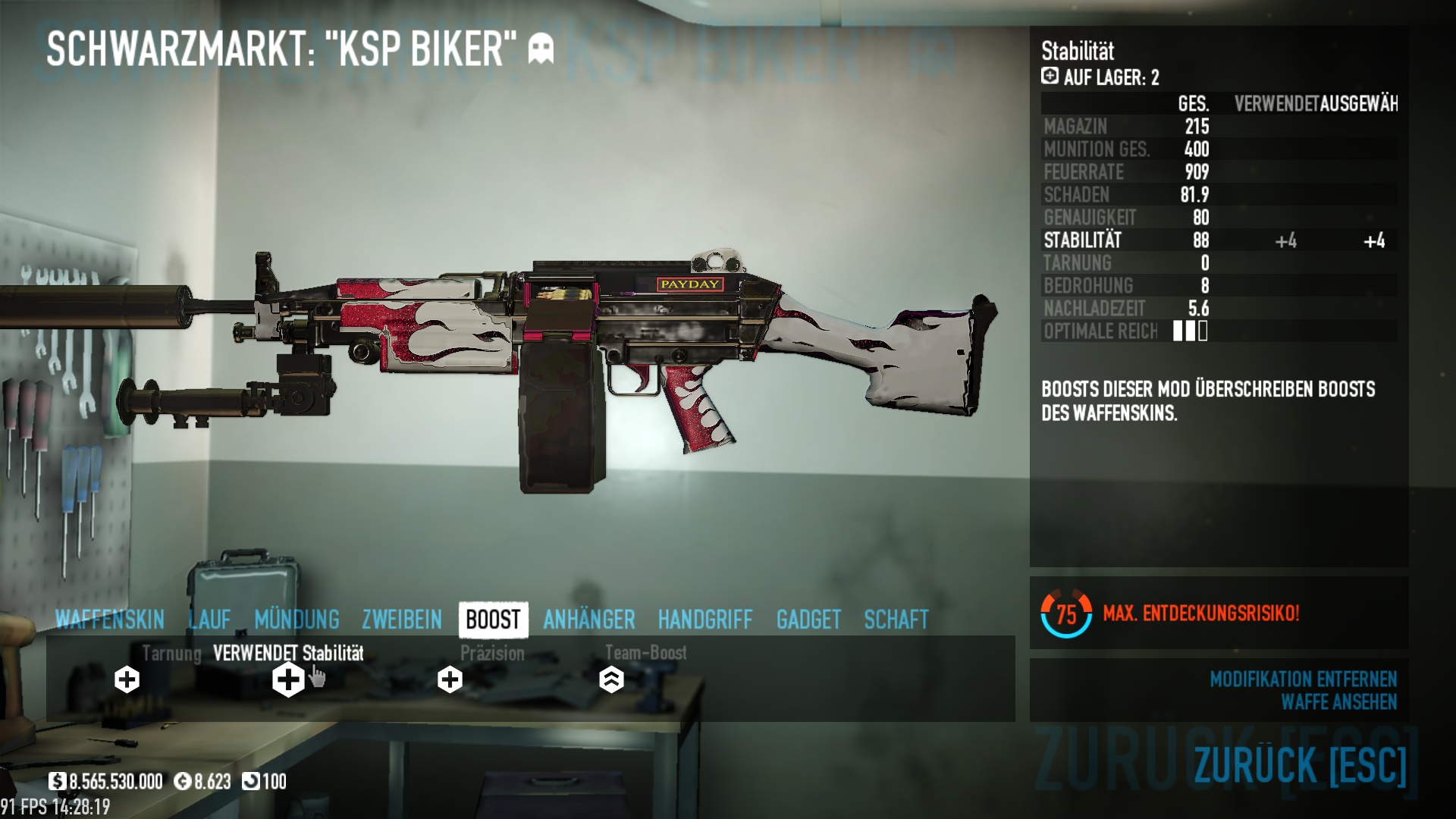The image size is (1456, 819).
Task: Click Modifikation entfernen
Action: coord(1303,679)
